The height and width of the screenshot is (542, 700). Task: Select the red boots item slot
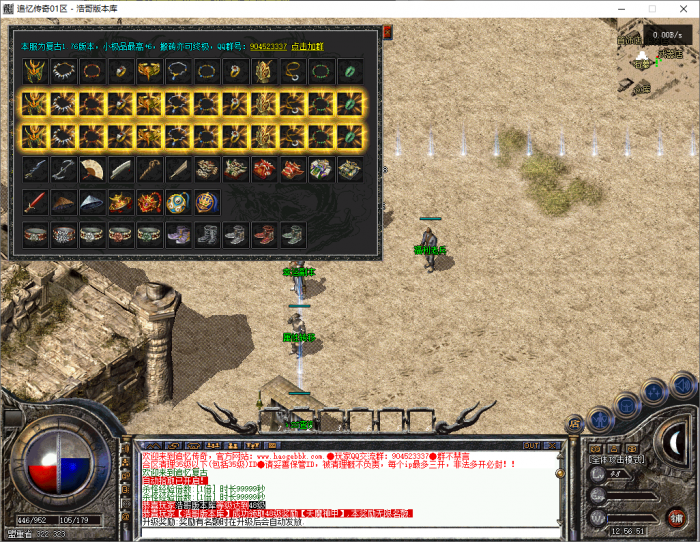tap(264, 235)
